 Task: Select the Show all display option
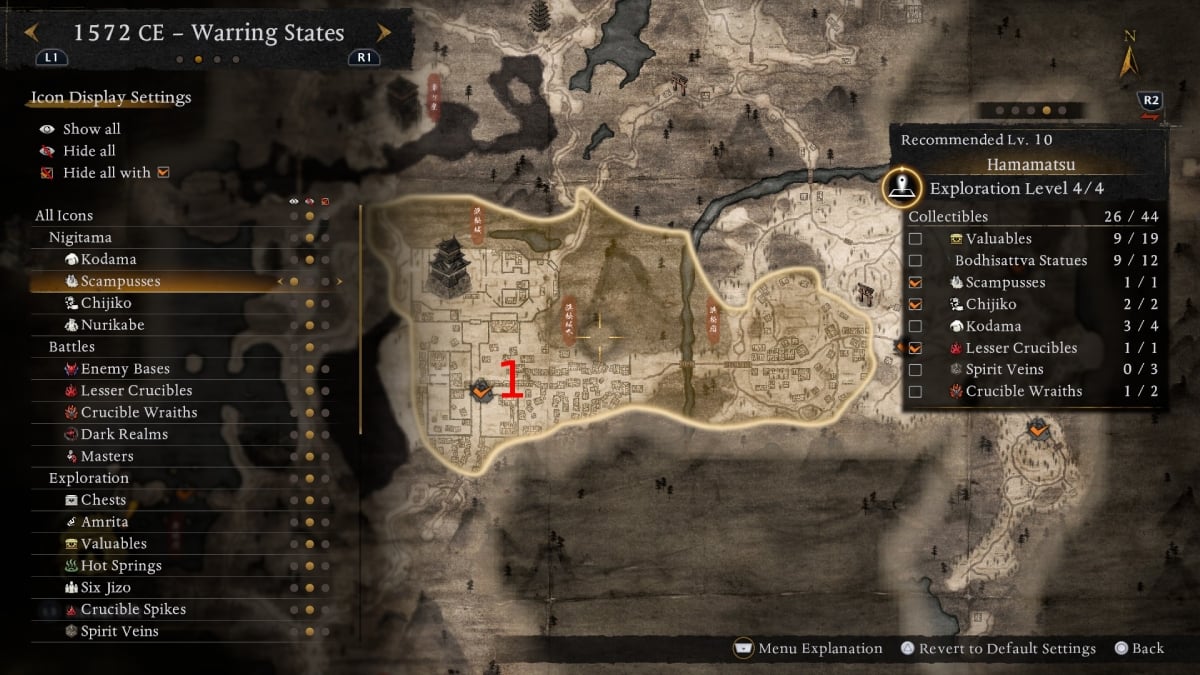[91, 129]
